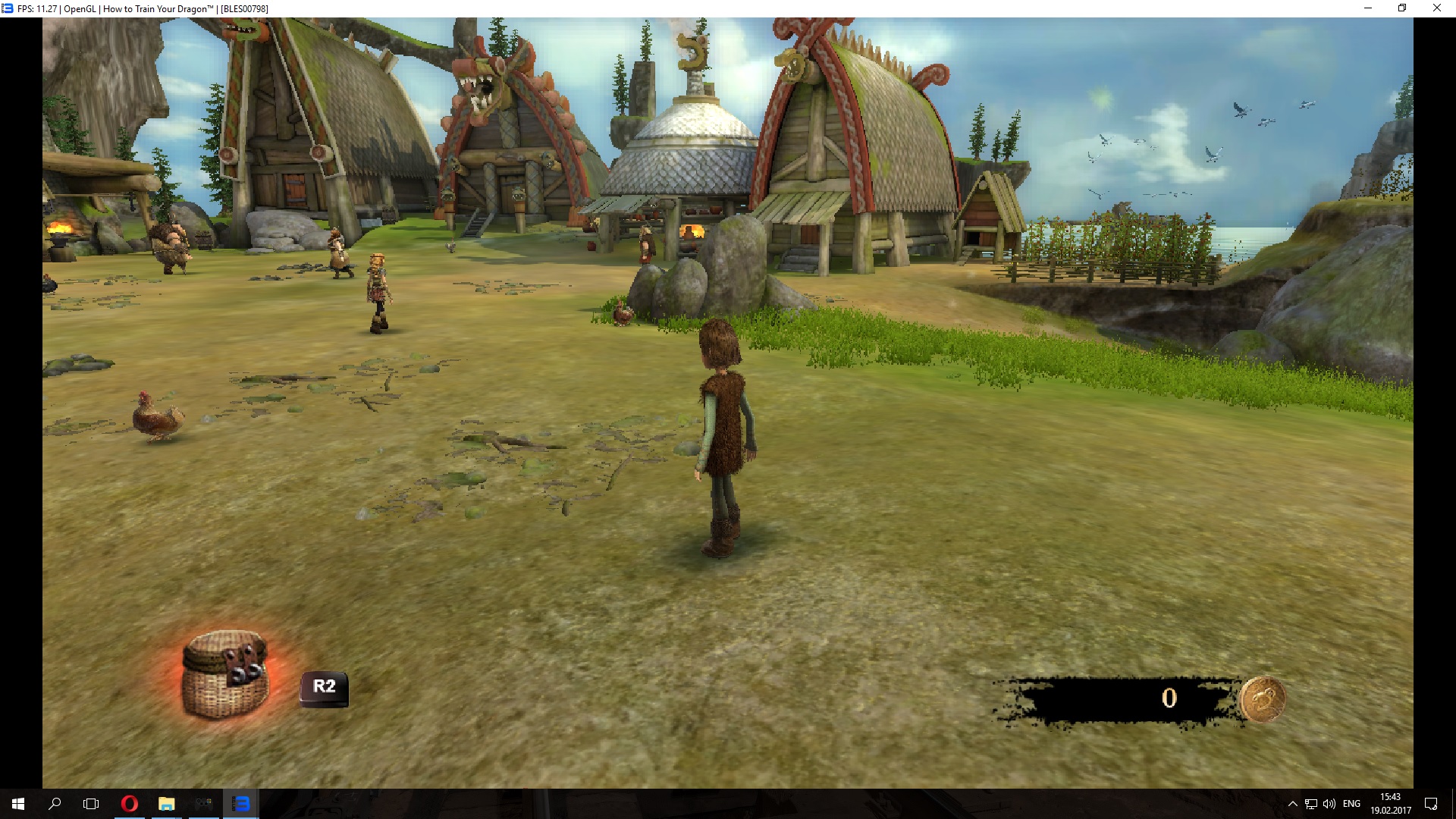
Task: Minimize the game window
Action: point(1368,8)
